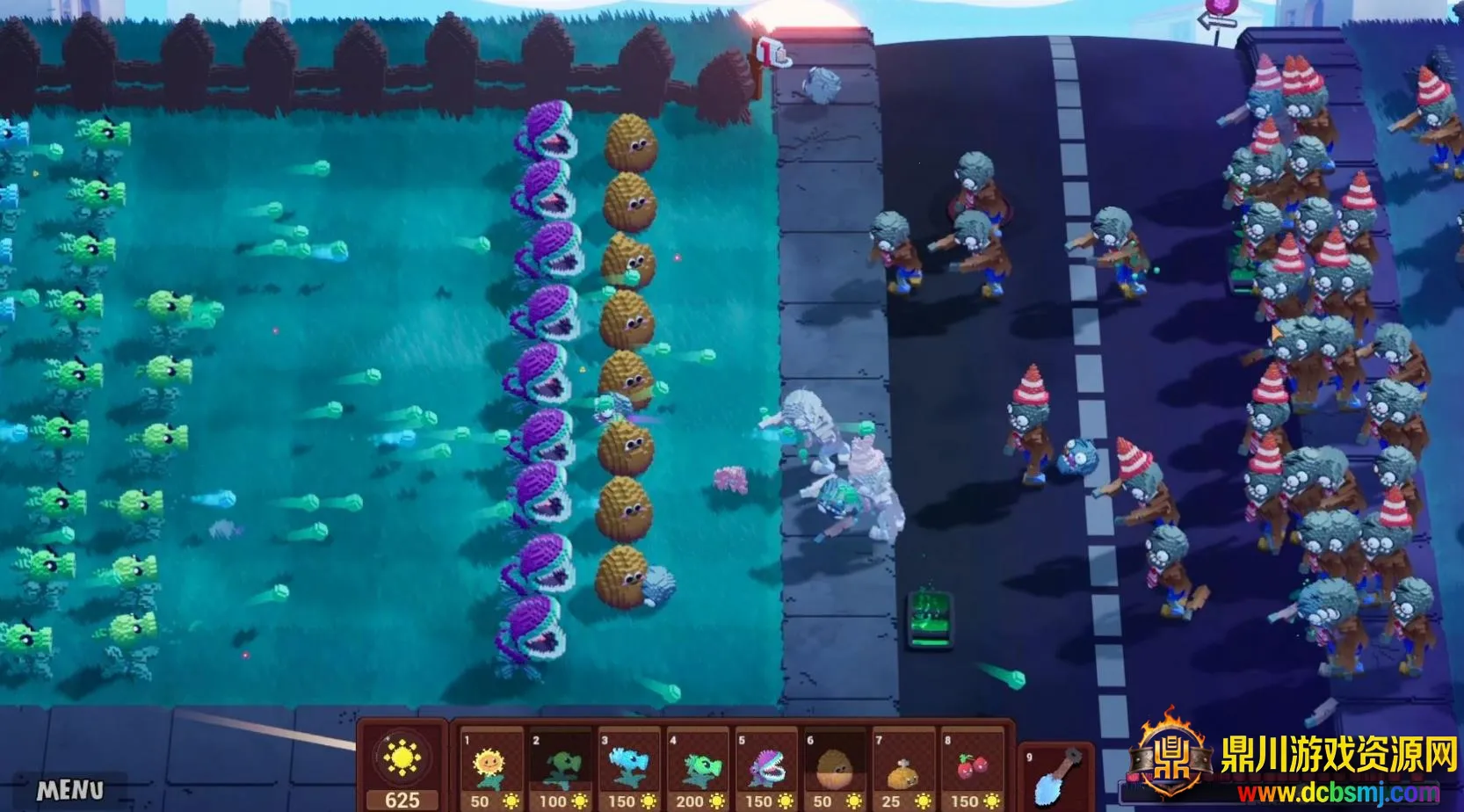
Task: Open the MENU button
Action: pos(70,790)
